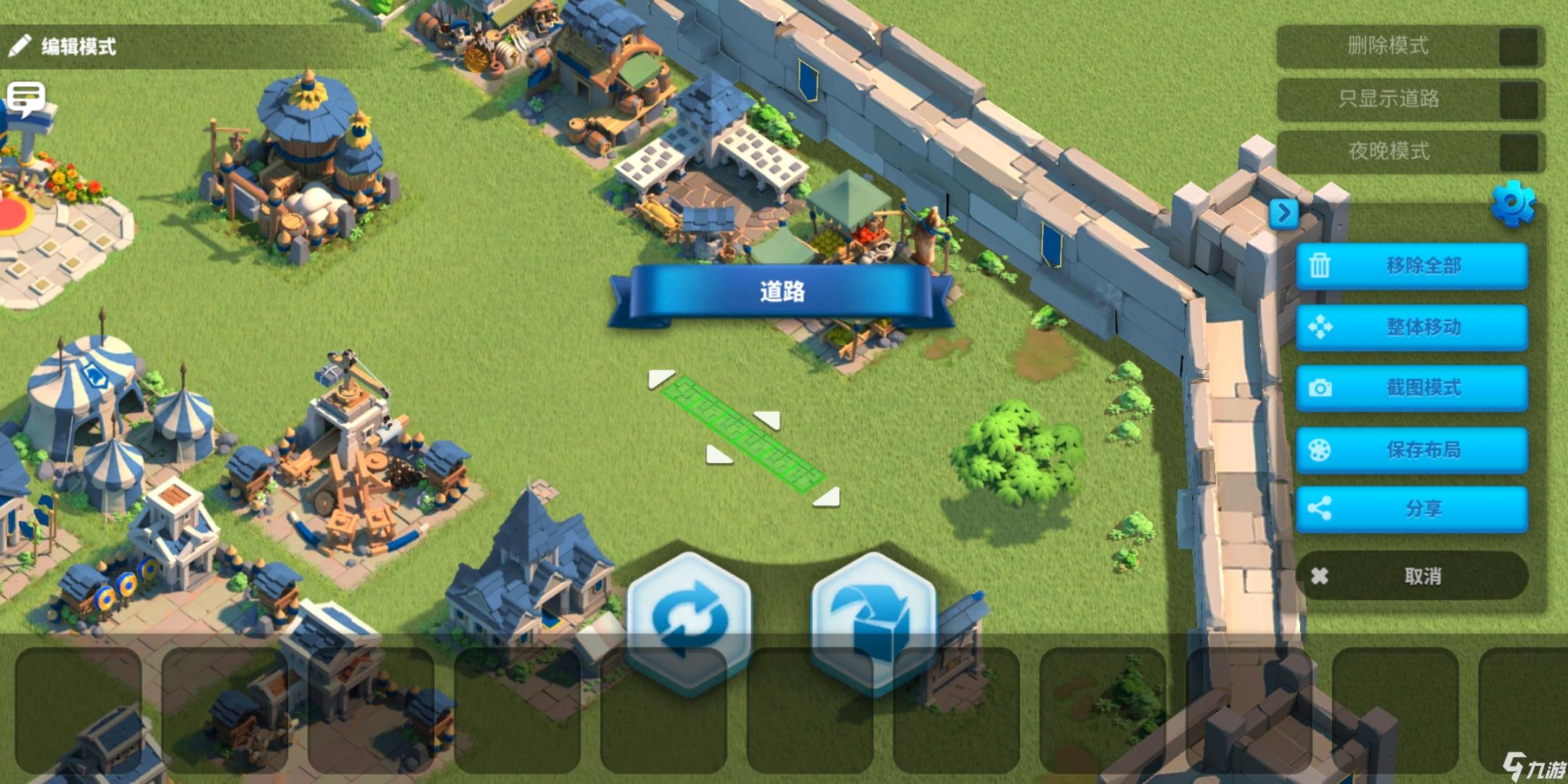This screenshot has width=1568, height=784.
Task: Click the 移除全部 remove all button
Action: tap(1411, 266)
